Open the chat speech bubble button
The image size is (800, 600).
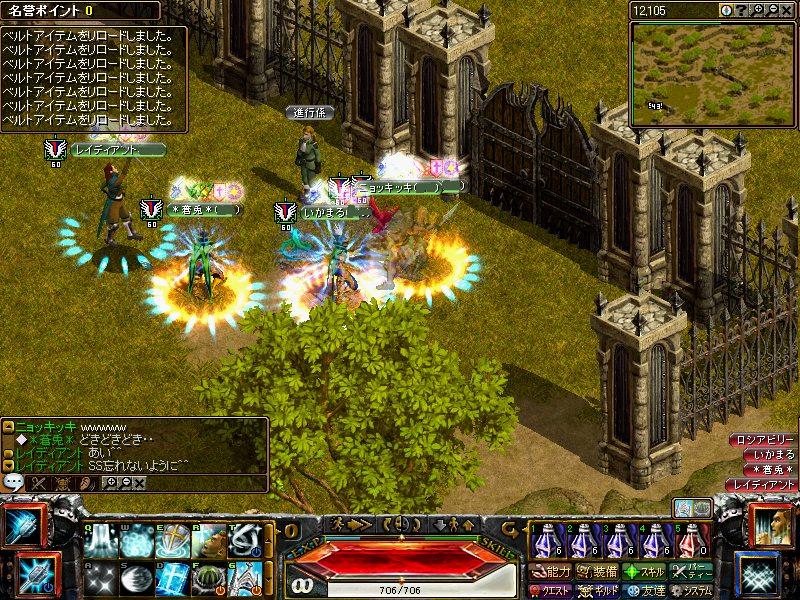coord(13,482)
